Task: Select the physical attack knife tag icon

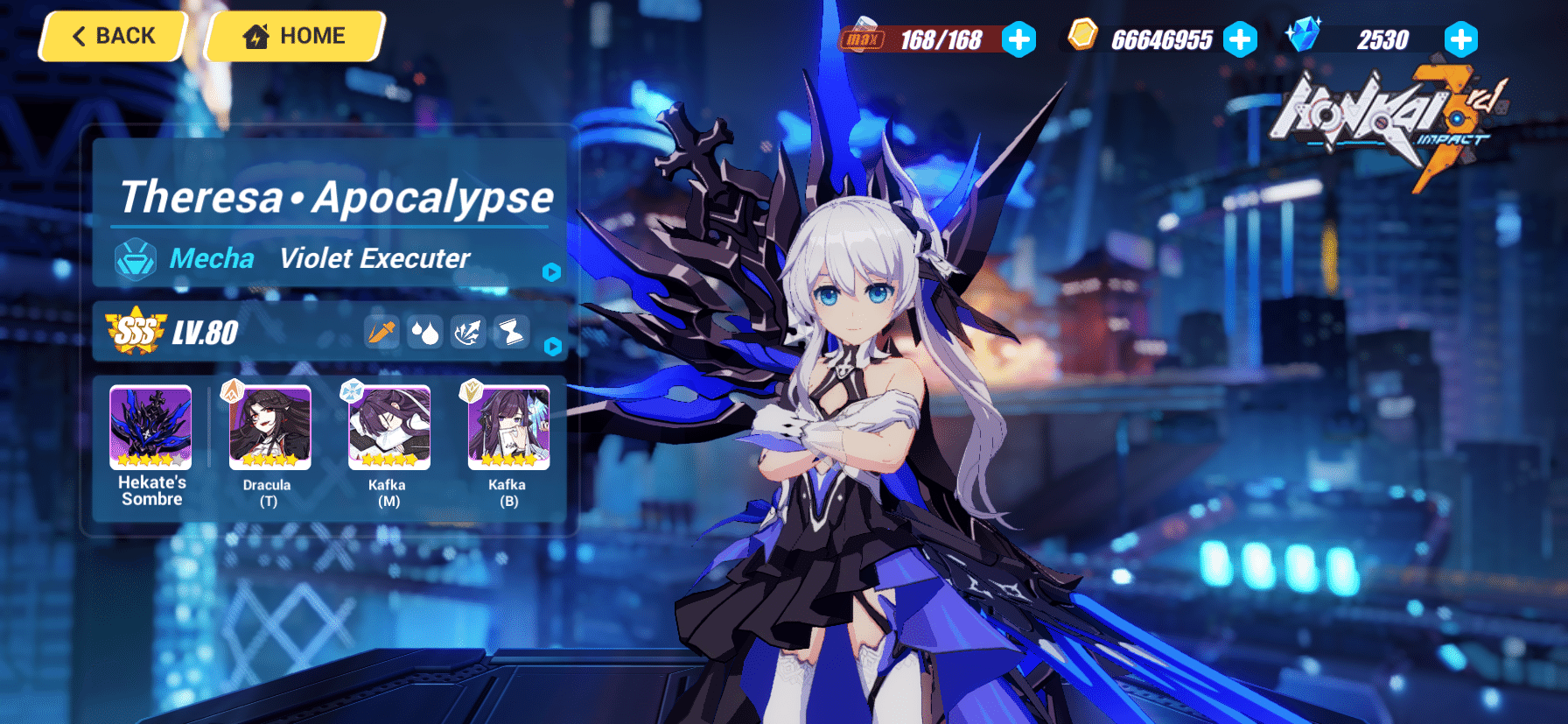Action: tap(381, 333)
